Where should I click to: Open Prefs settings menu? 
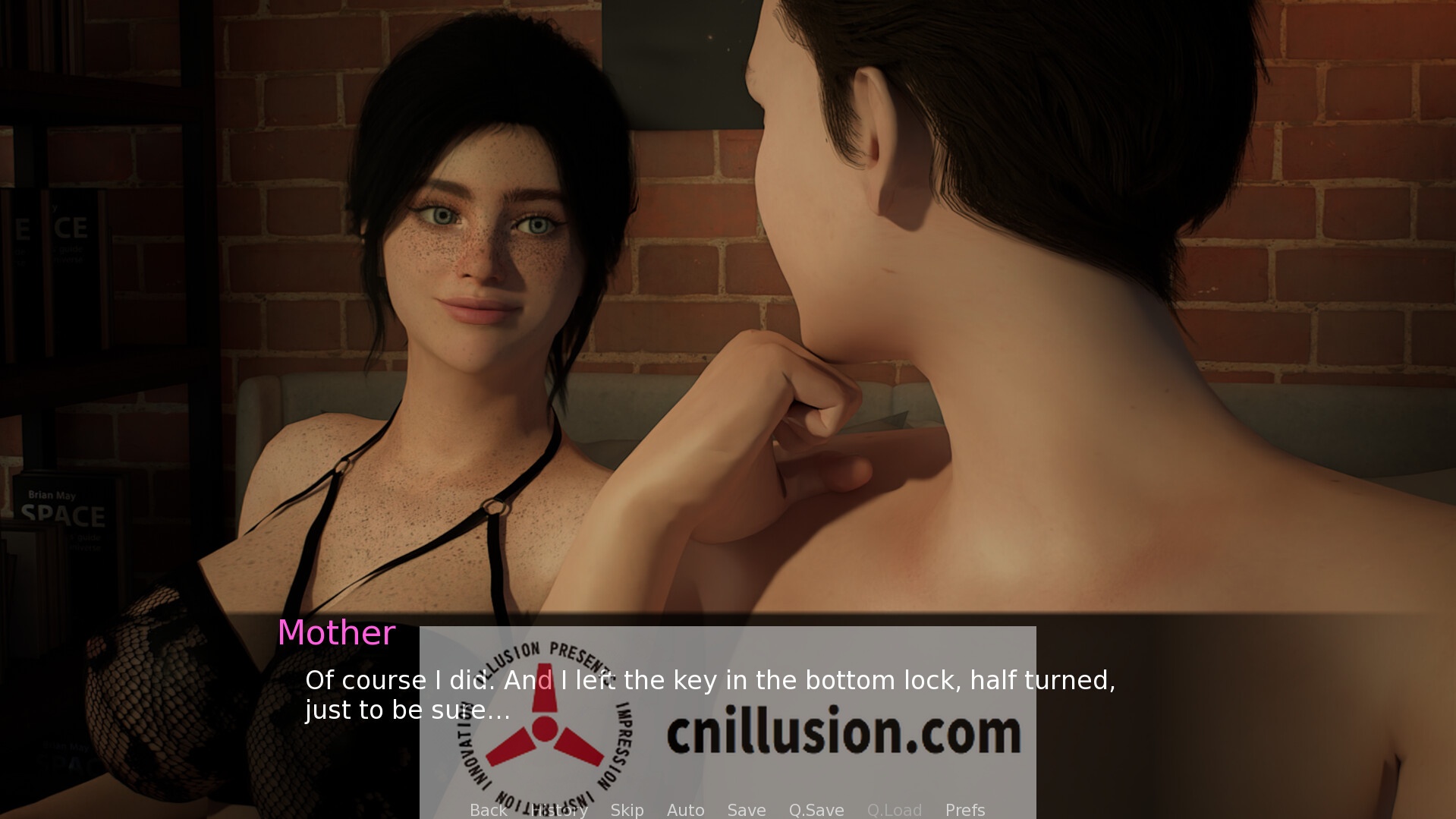click(x=965, y=810)
